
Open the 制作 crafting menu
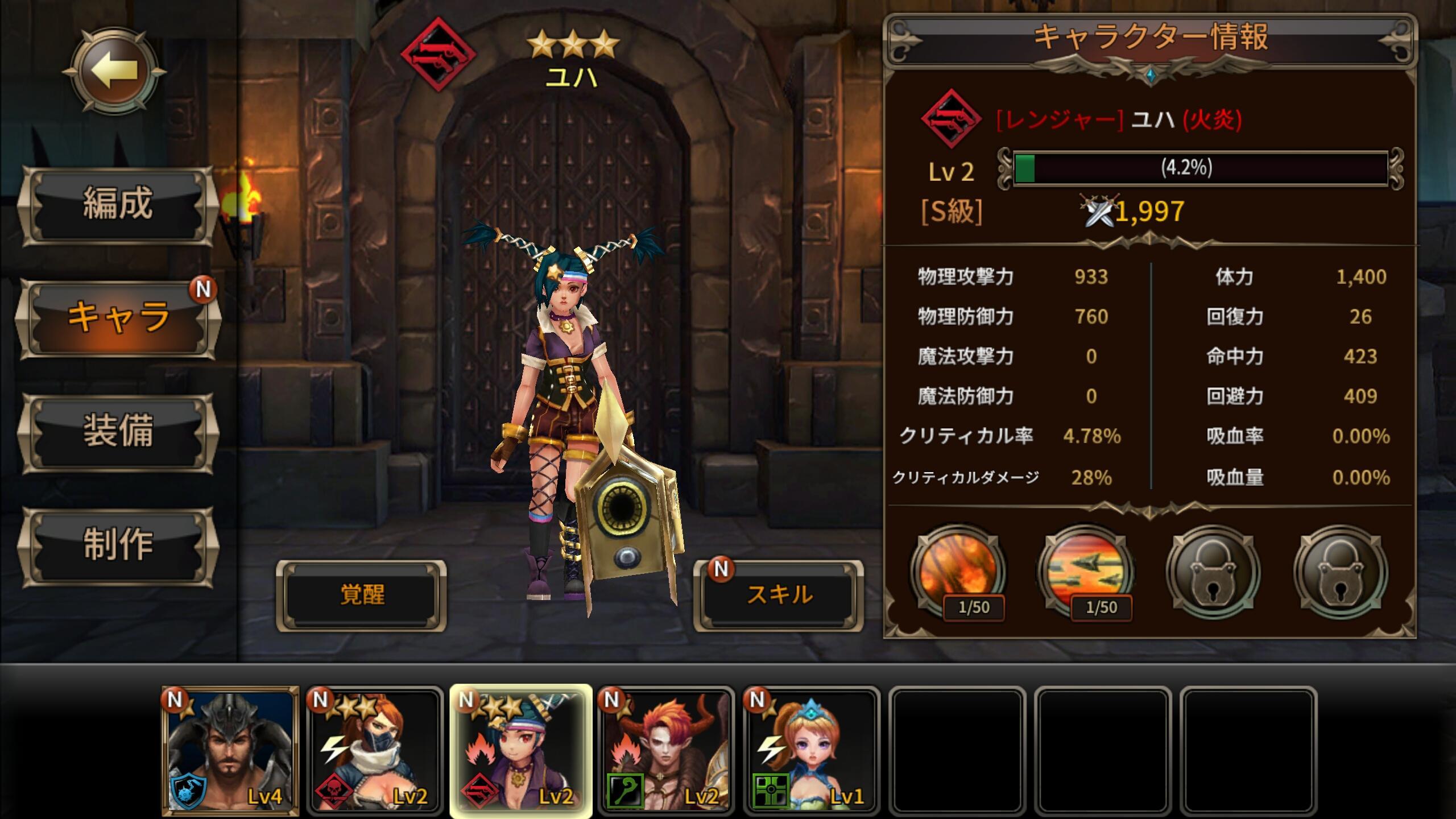[x=117, y=545]
